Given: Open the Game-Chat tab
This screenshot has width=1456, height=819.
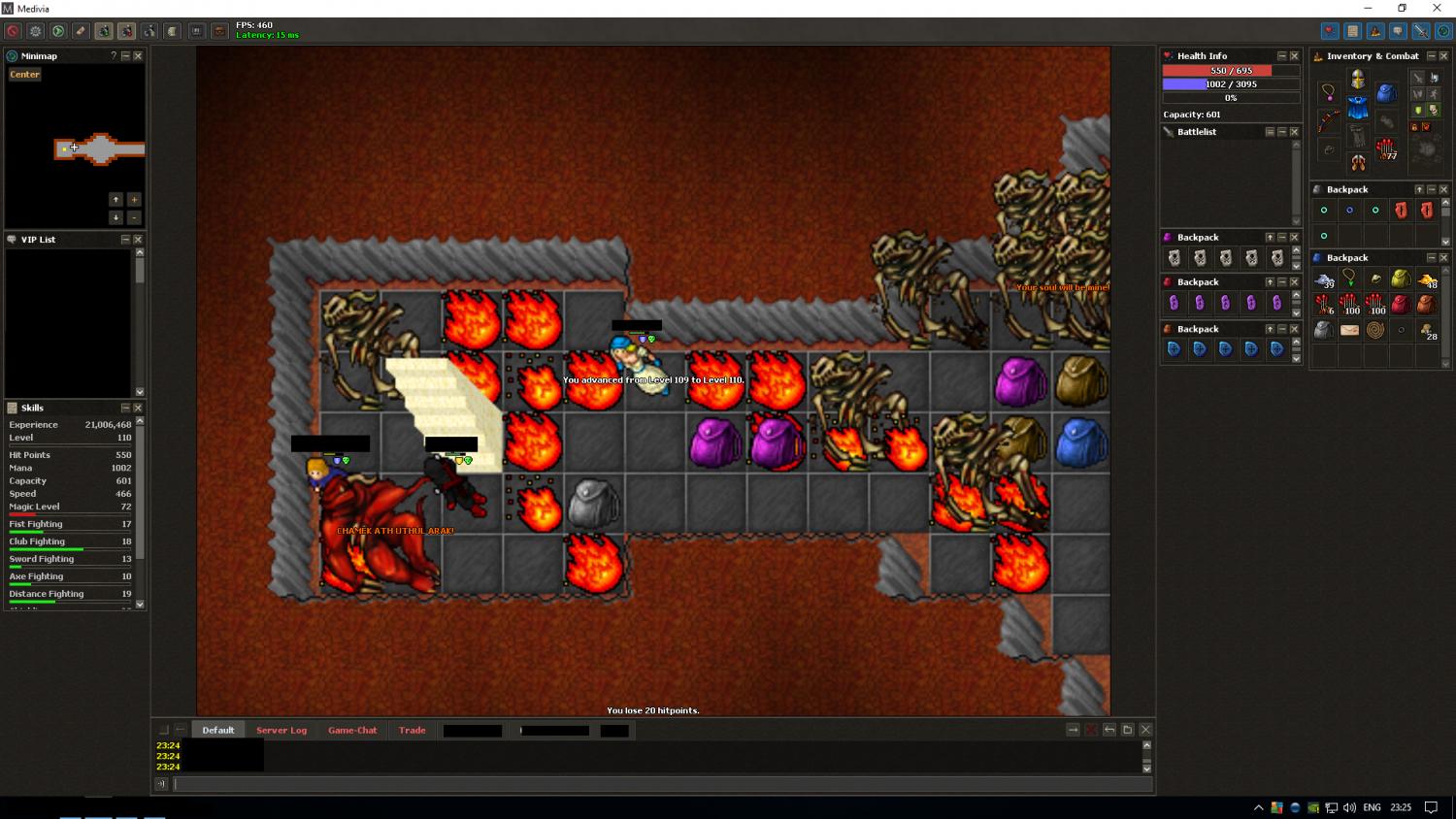Looking at the screenshot, I should click(352, 731).
